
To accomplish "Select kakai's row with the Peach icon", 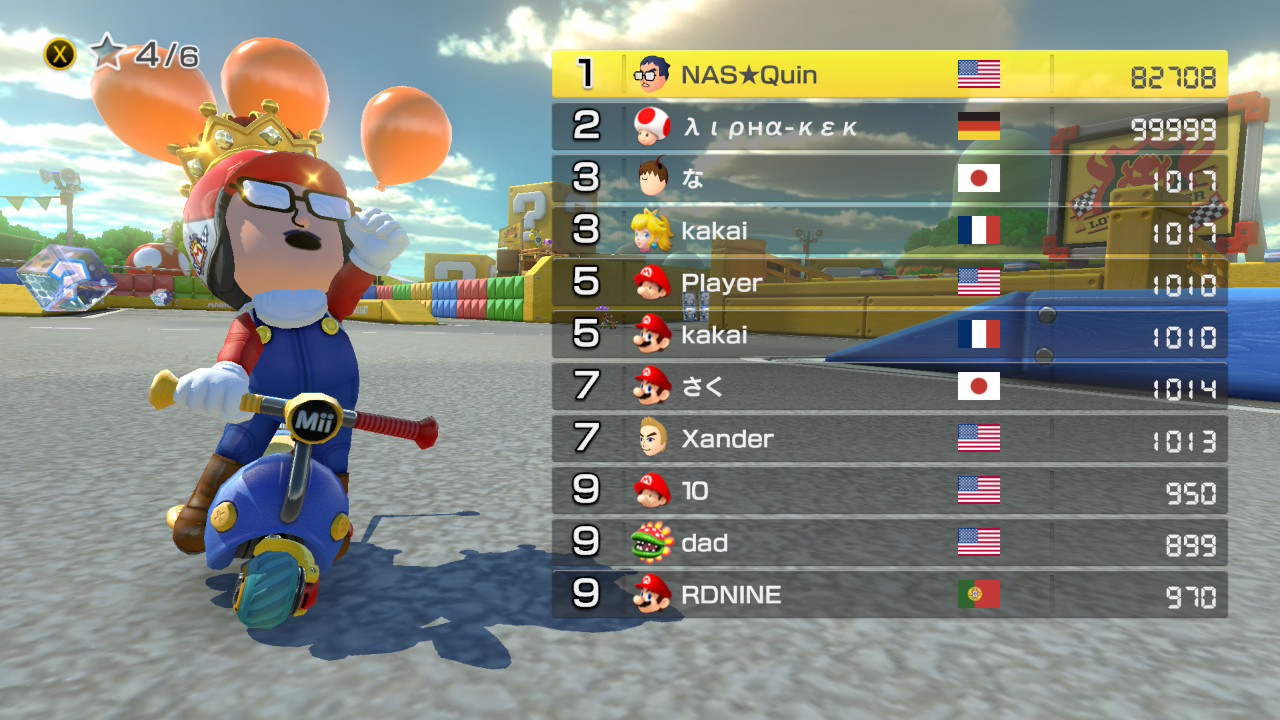I will click(889, 231).
